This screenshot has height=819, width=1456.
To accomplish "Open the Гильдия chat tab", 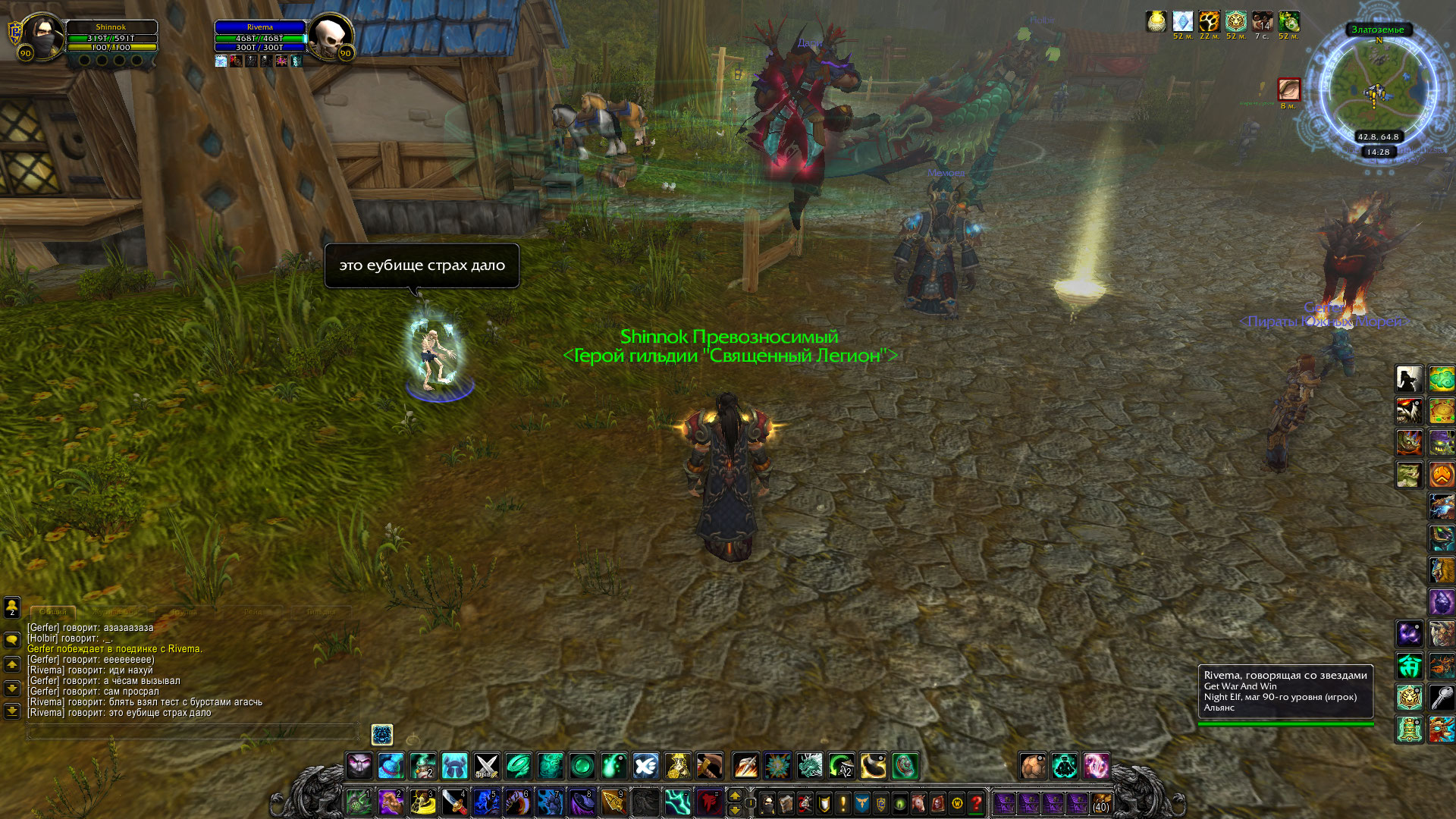I will [x=322, y=611].
